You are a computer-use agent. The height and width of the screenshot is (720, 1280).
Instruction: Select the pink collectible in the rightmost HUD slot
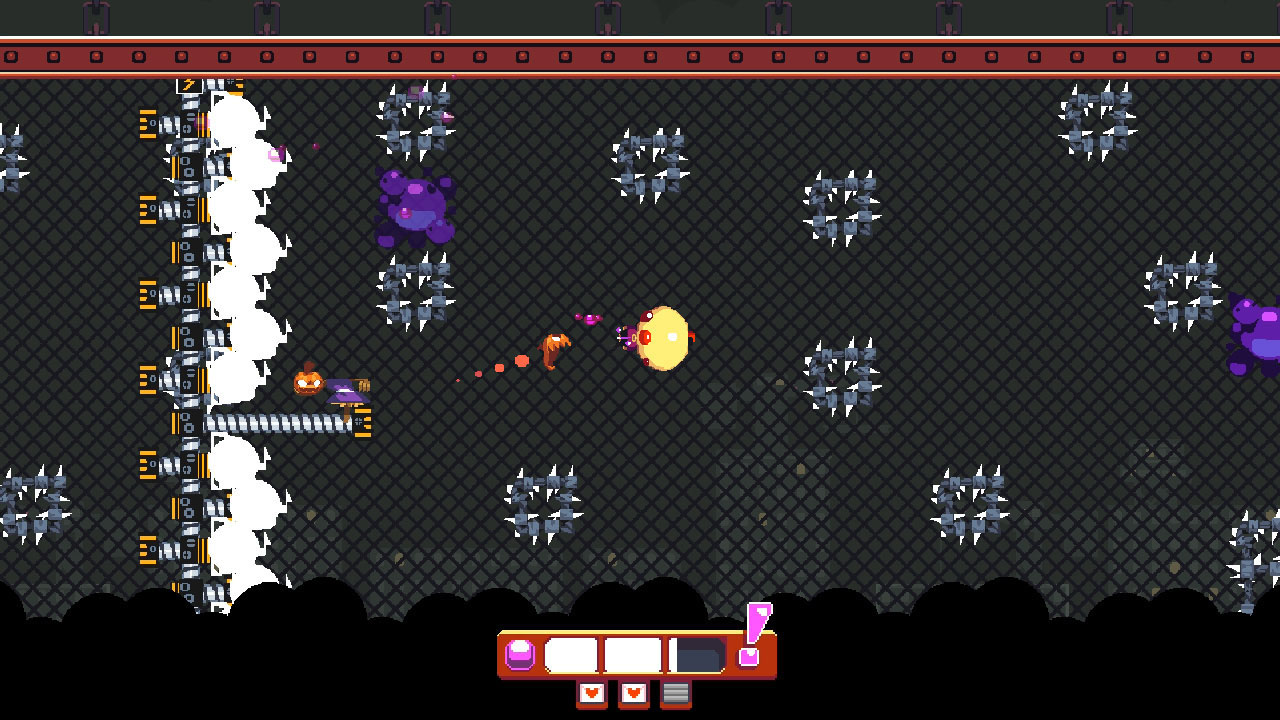pos(748,656)
